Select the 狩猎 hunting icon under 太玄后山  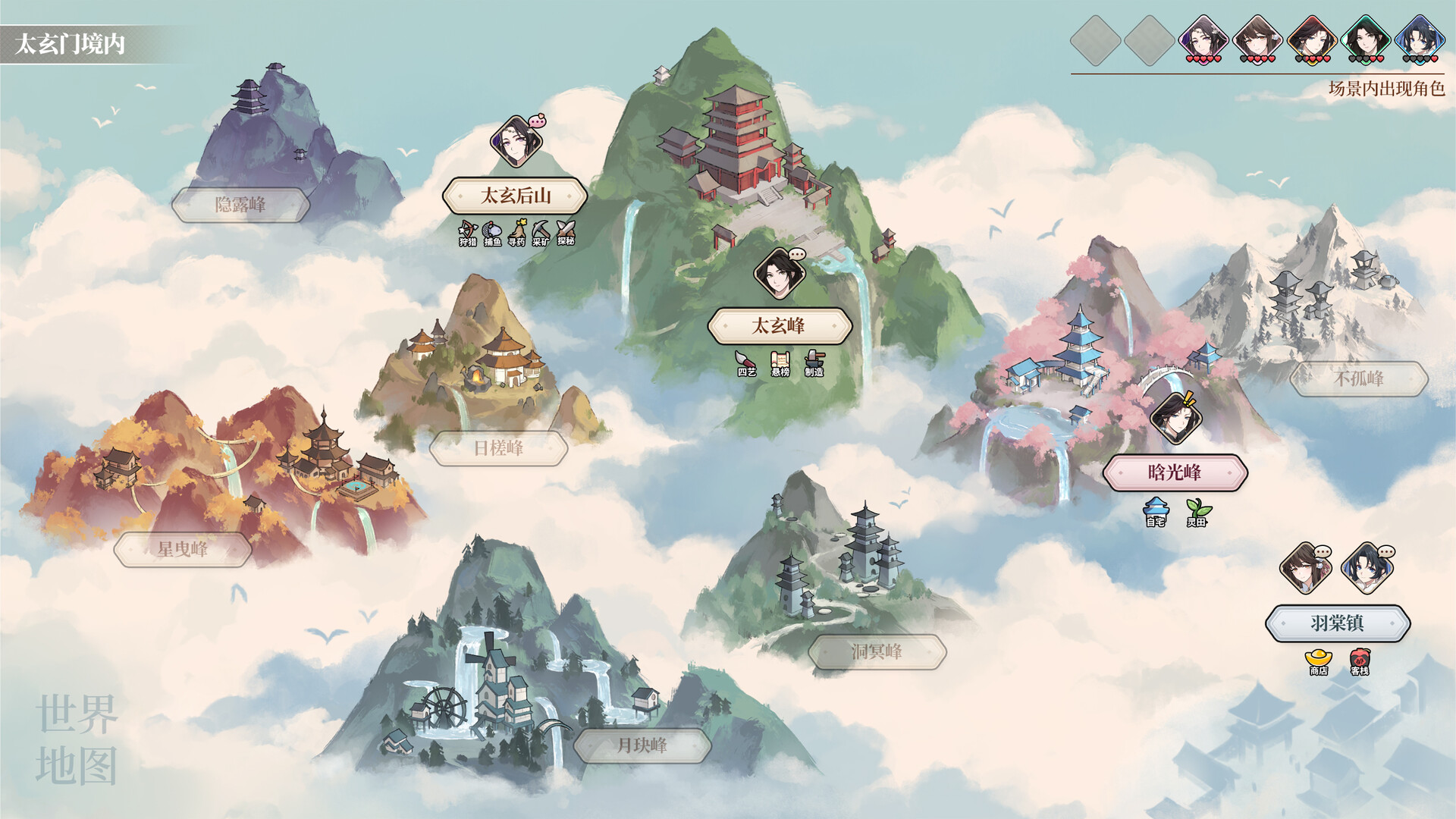pos(467,228)
